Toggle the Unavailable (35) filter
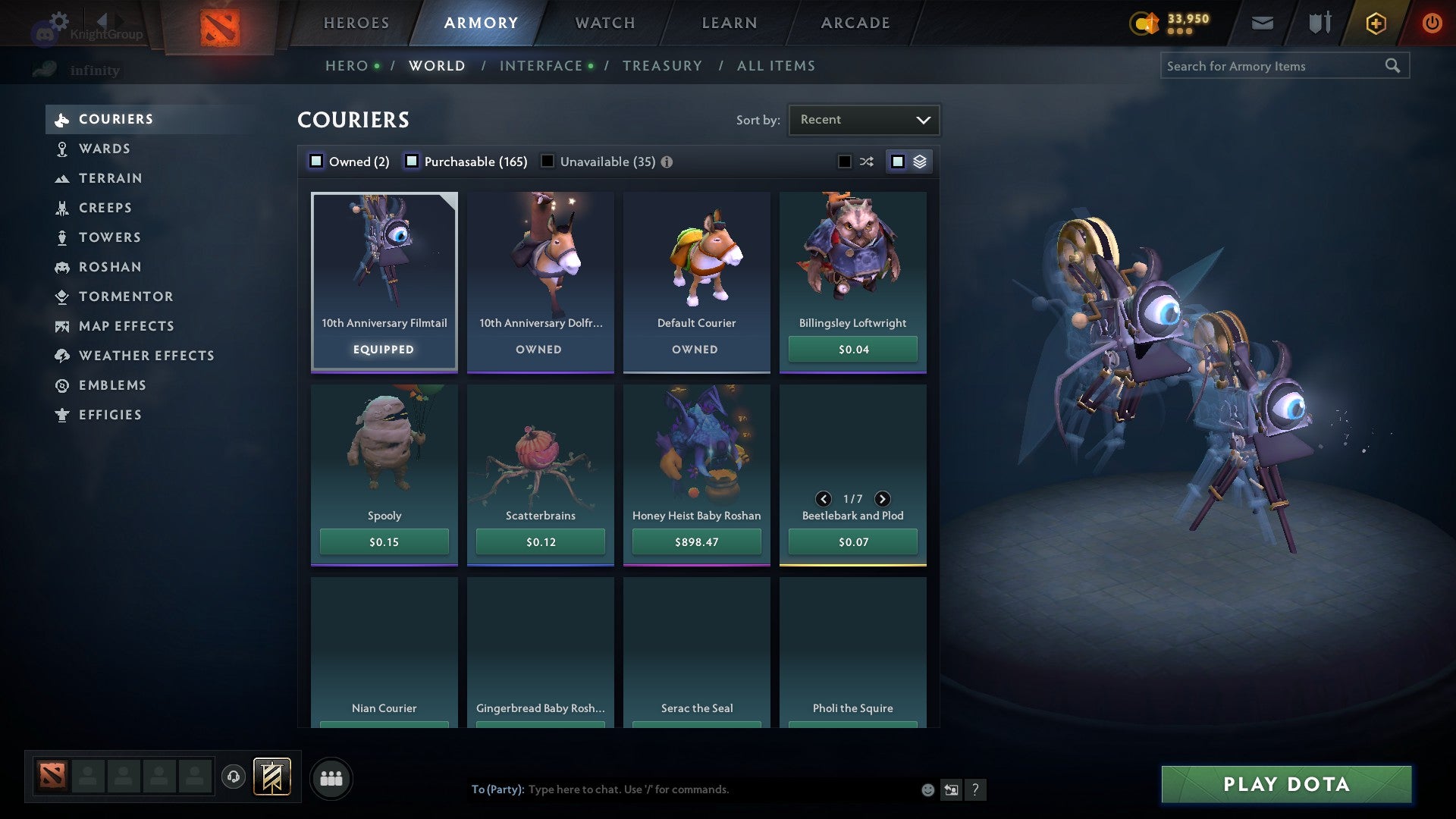Viewport: 1456px width, 819px height. (x=548, y=161)
